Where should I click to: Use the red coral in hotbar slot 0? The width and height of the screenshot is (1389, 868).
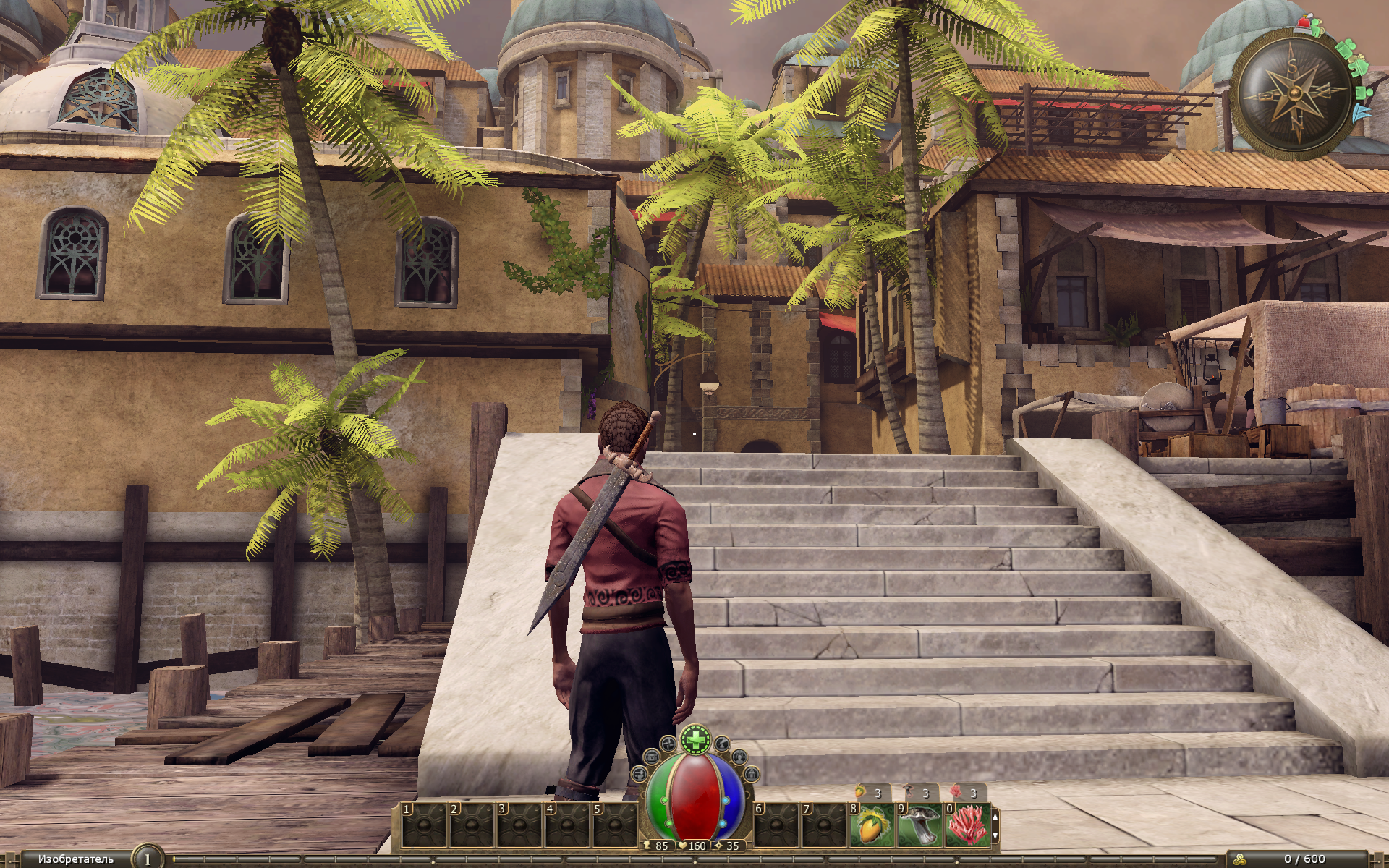[x=968, y=825]
